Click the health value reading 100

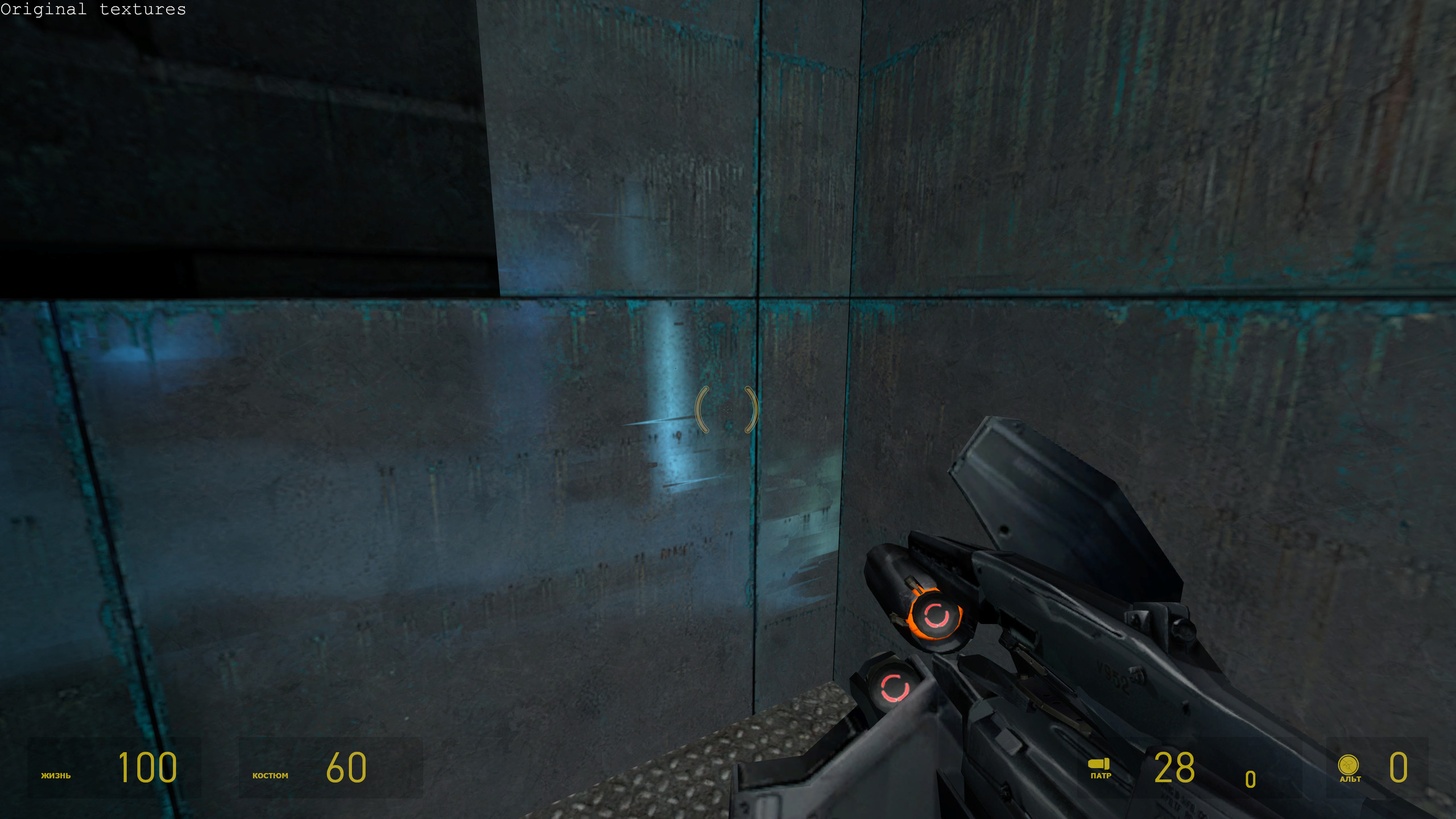148,768
